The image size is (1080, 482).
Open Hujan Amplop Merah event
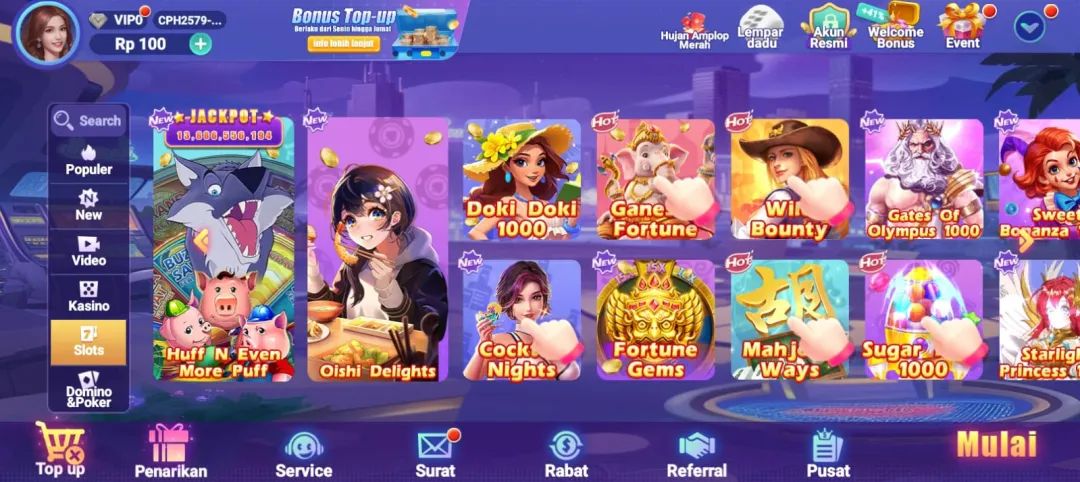[694, 28]
